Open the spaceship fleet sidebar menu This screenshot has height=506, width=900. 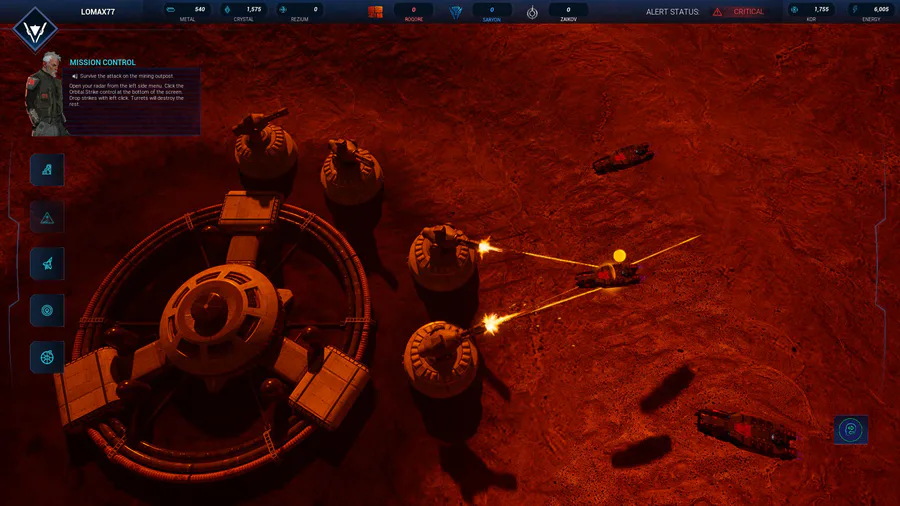pos(47,264)
